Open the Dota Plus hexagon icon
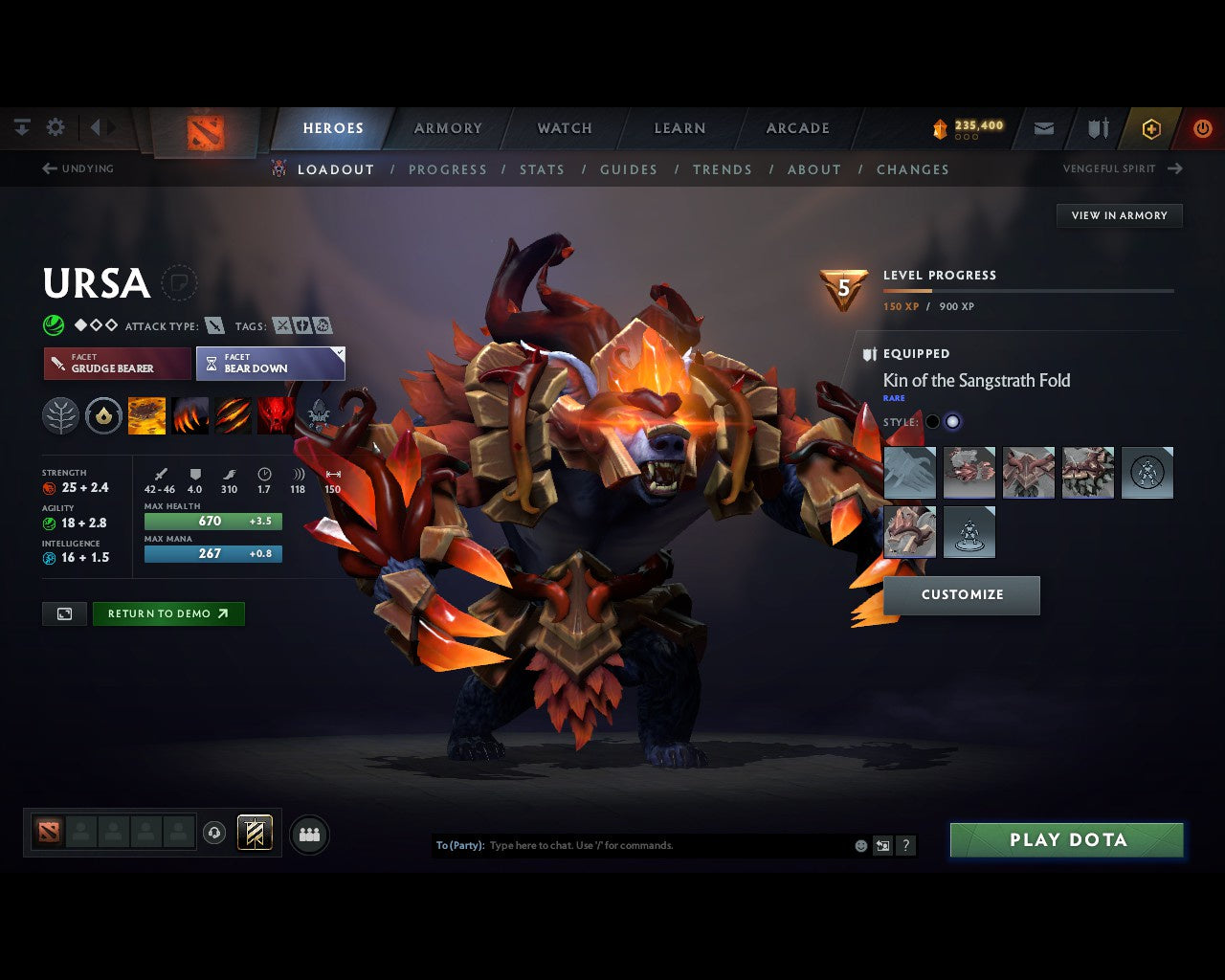Image resolution: width=1225 pixels, height=980 pixels. pos(1151,128)
